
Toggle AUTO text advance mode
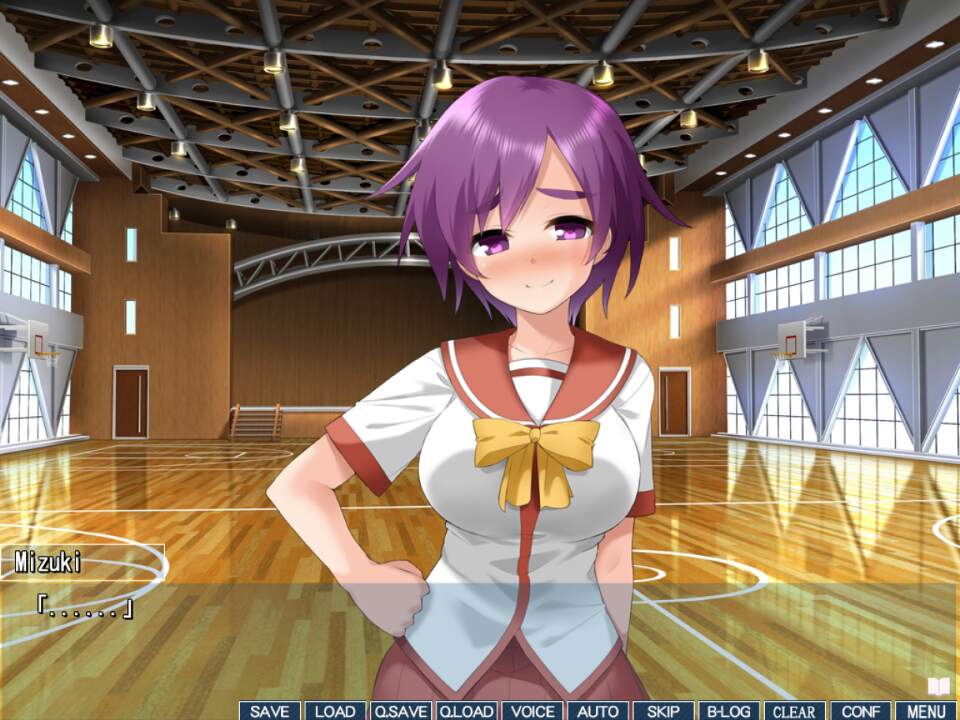tap(598, 711)
